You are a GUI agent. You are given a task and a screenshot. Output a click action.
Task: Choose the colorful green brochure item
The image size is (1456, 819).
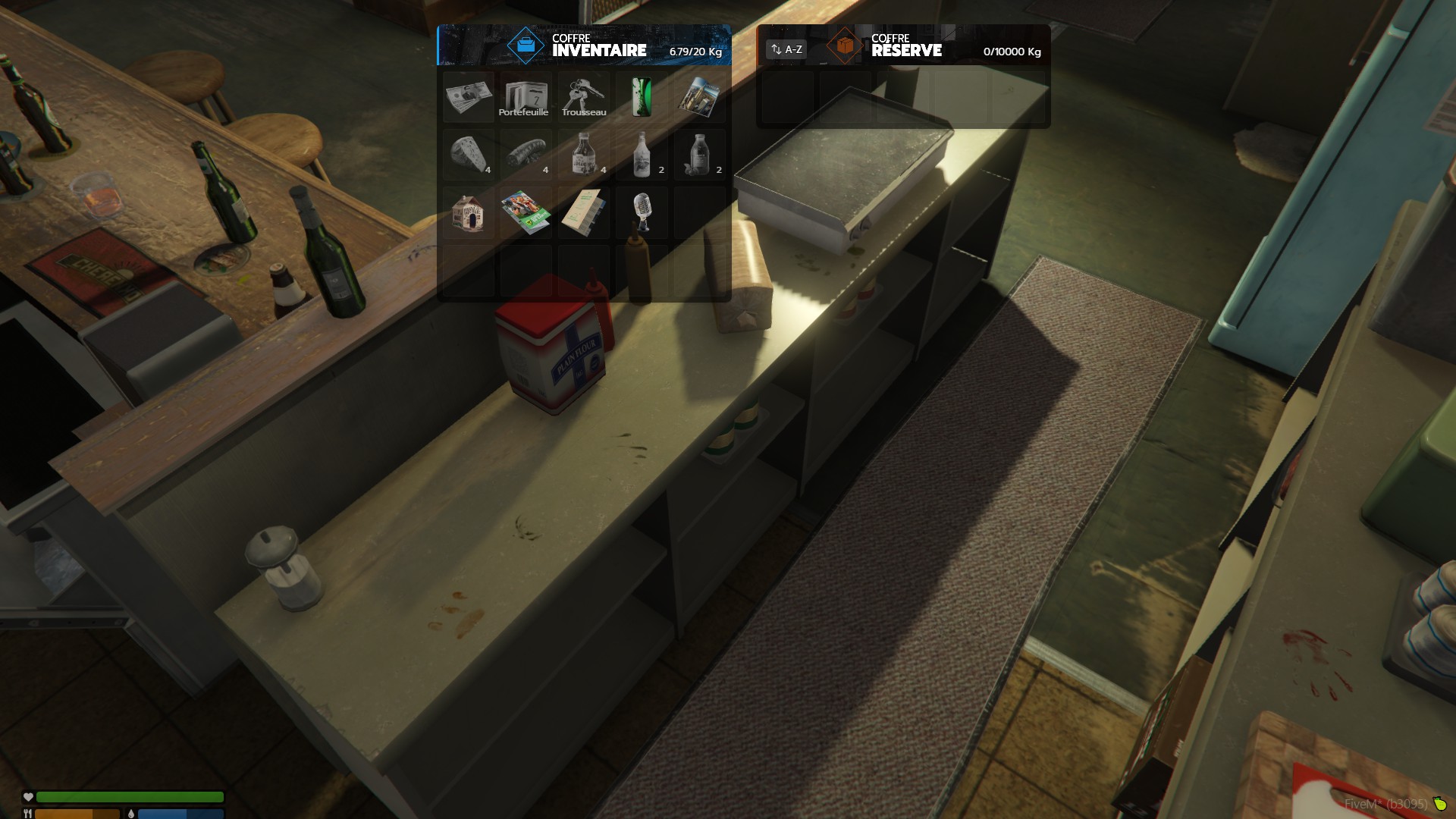click(526, 213)
